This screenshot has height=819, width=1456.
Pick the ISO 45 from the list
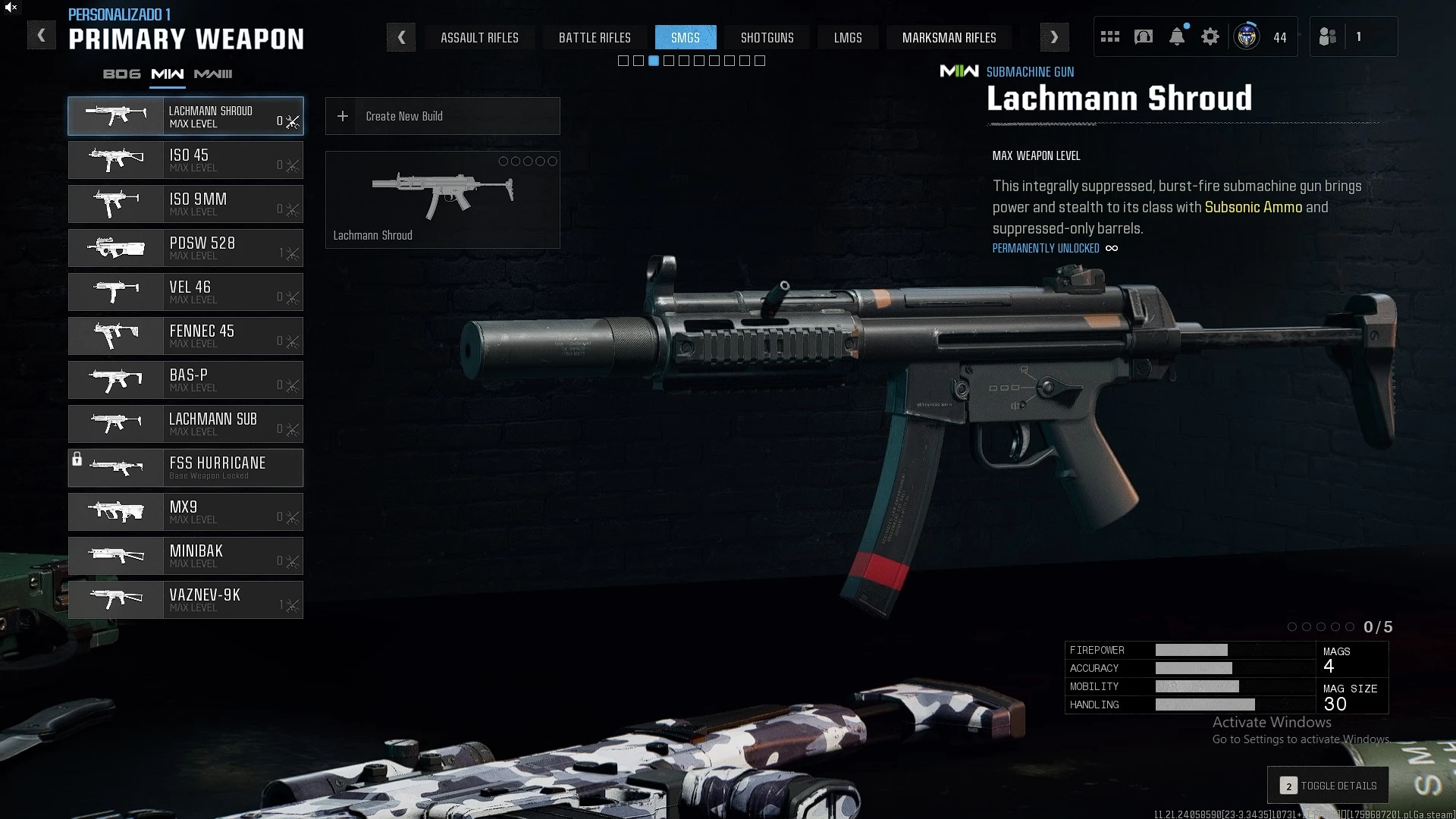click(x=186, y=160)
